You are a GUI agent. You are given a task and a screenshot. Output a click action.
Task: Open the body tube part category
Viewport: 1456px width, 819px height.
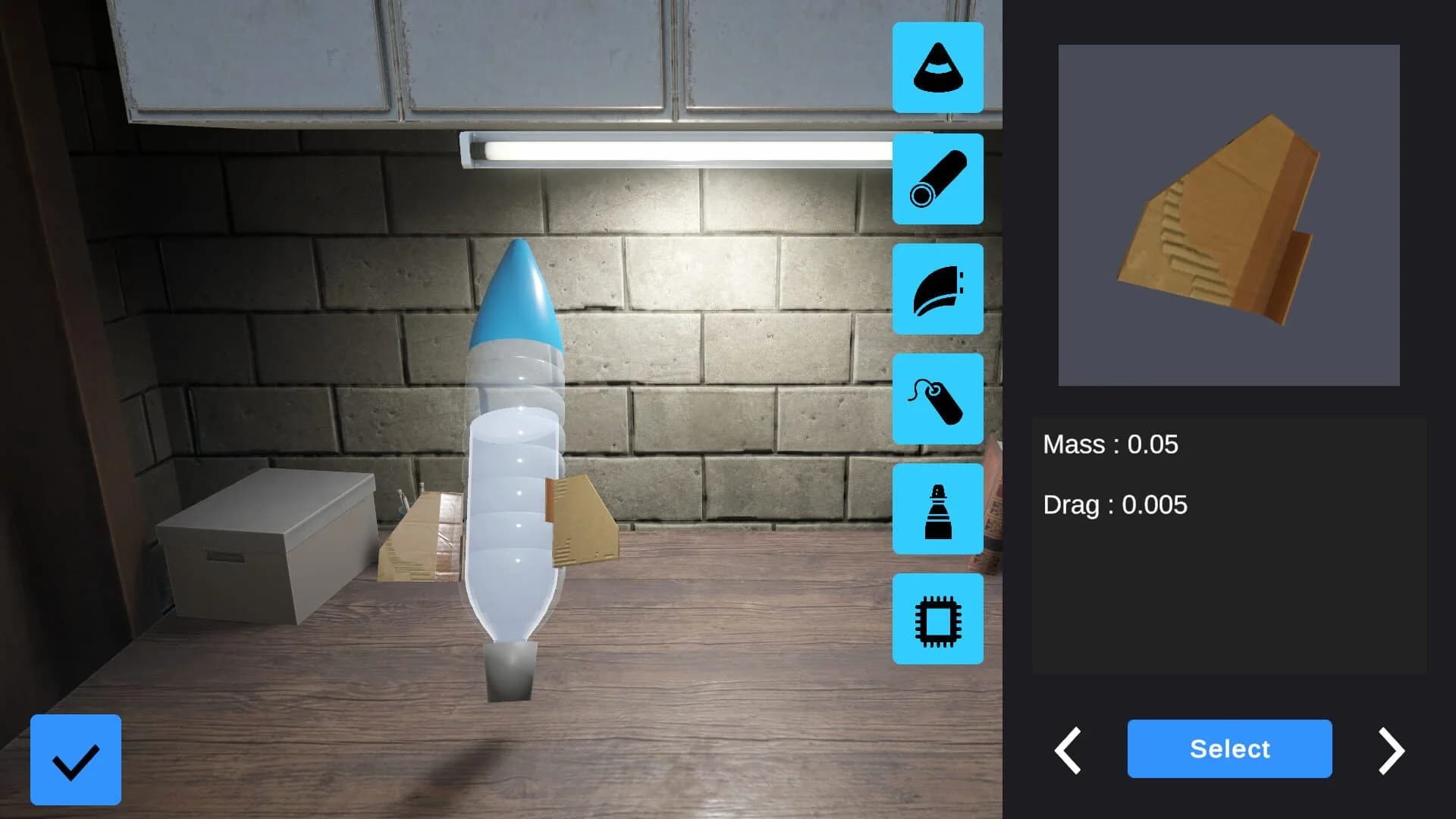tap(937, 179)
